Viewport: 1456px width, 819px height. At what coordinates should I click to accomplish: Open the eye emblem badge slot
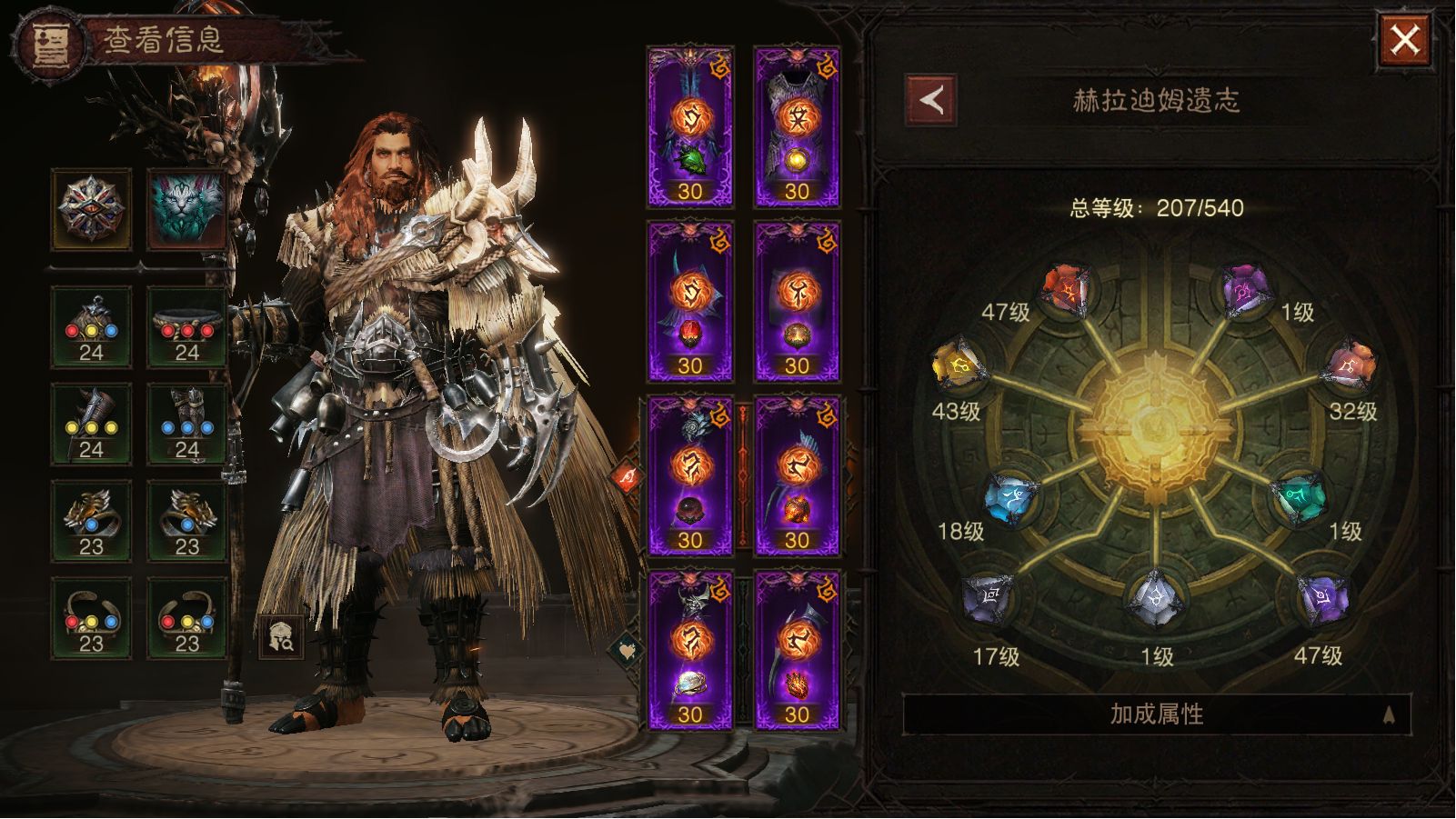point(91,209)
